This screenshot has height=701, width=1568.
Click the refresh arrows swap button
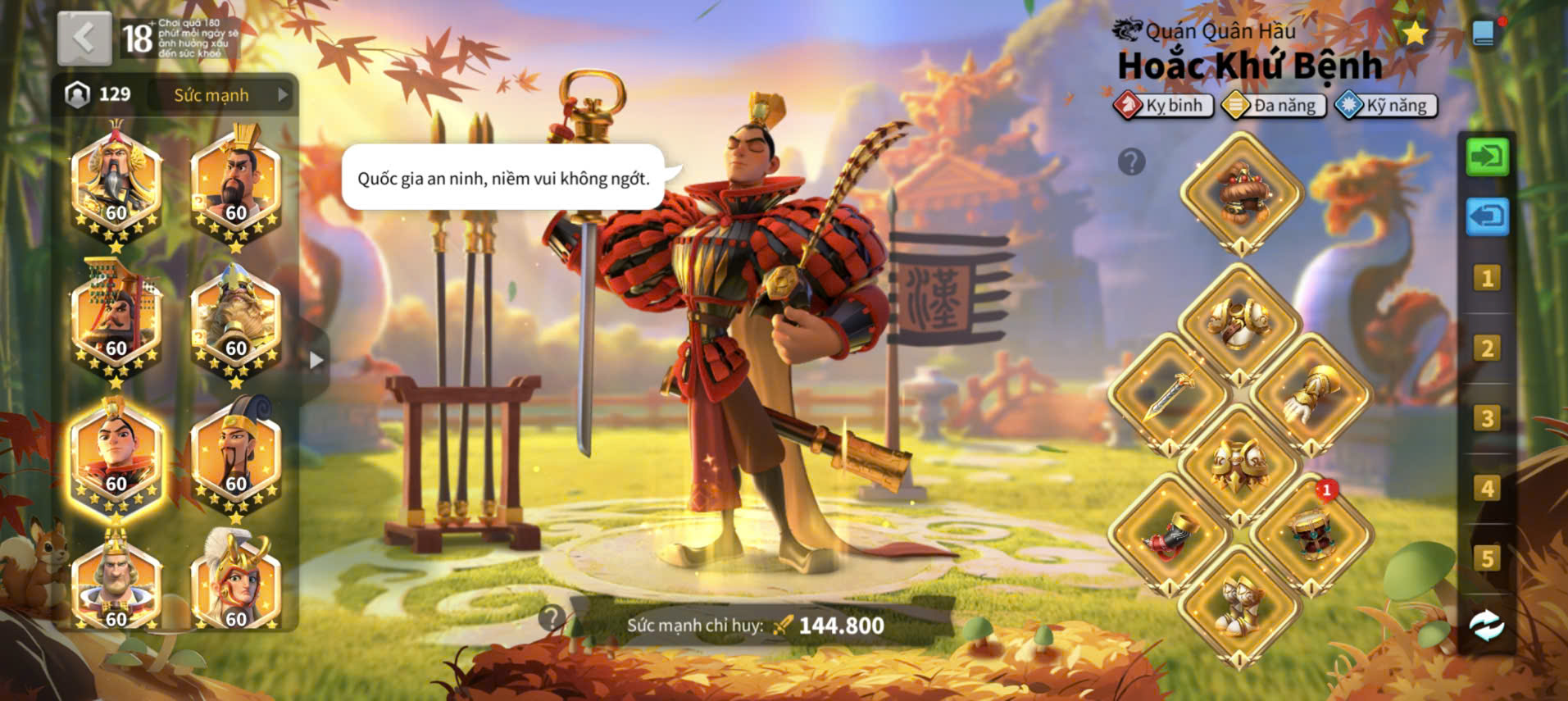(1486, 626)
